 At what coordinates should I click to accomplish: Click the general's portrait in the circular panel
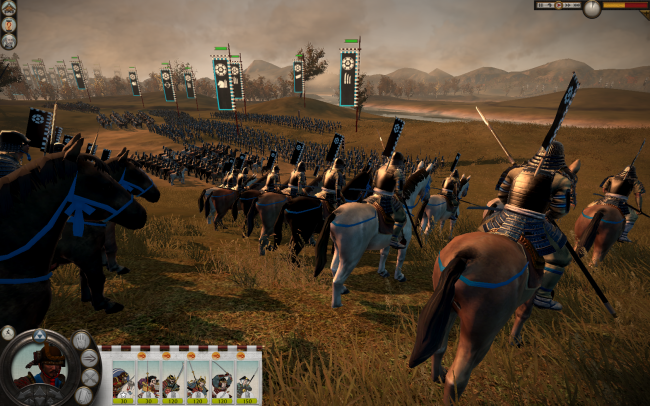(39, 367)
